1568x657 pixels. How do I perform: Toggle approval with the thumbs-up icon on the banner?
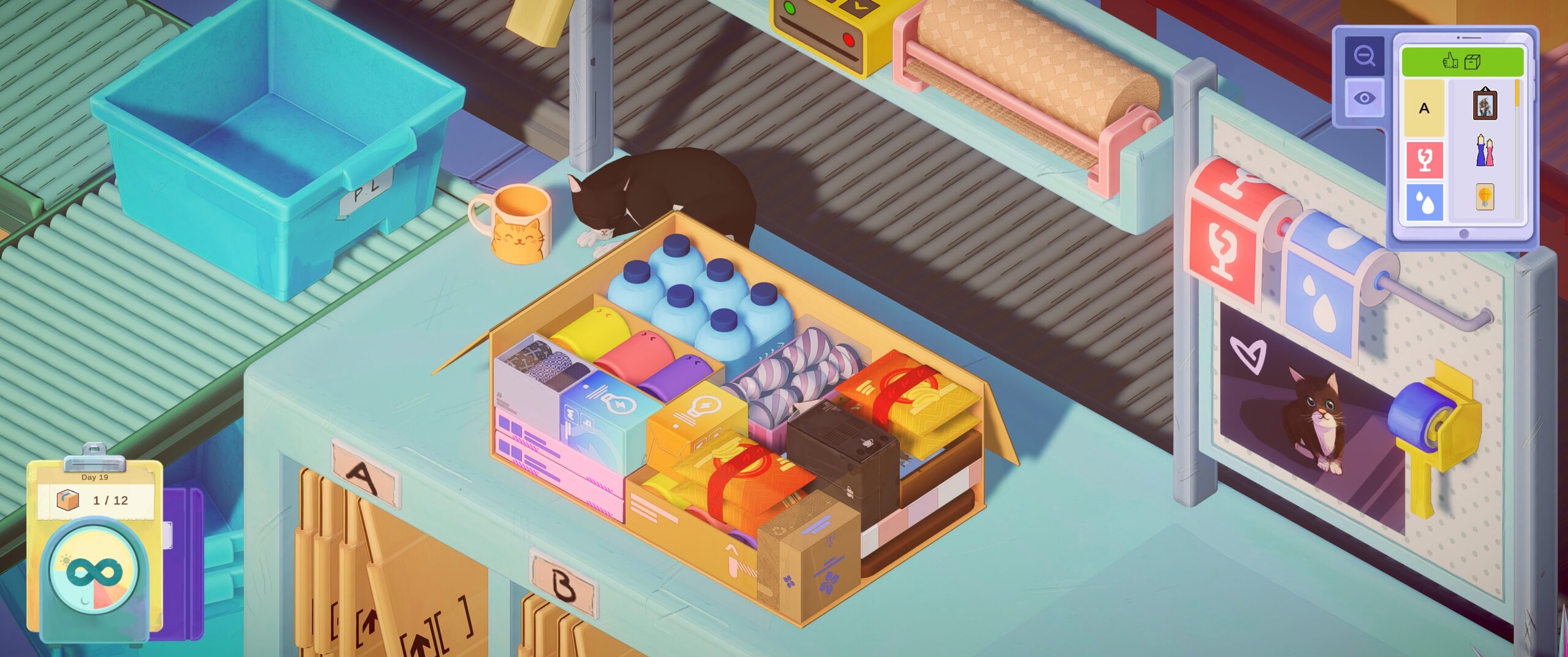(x=1449, y=61)
